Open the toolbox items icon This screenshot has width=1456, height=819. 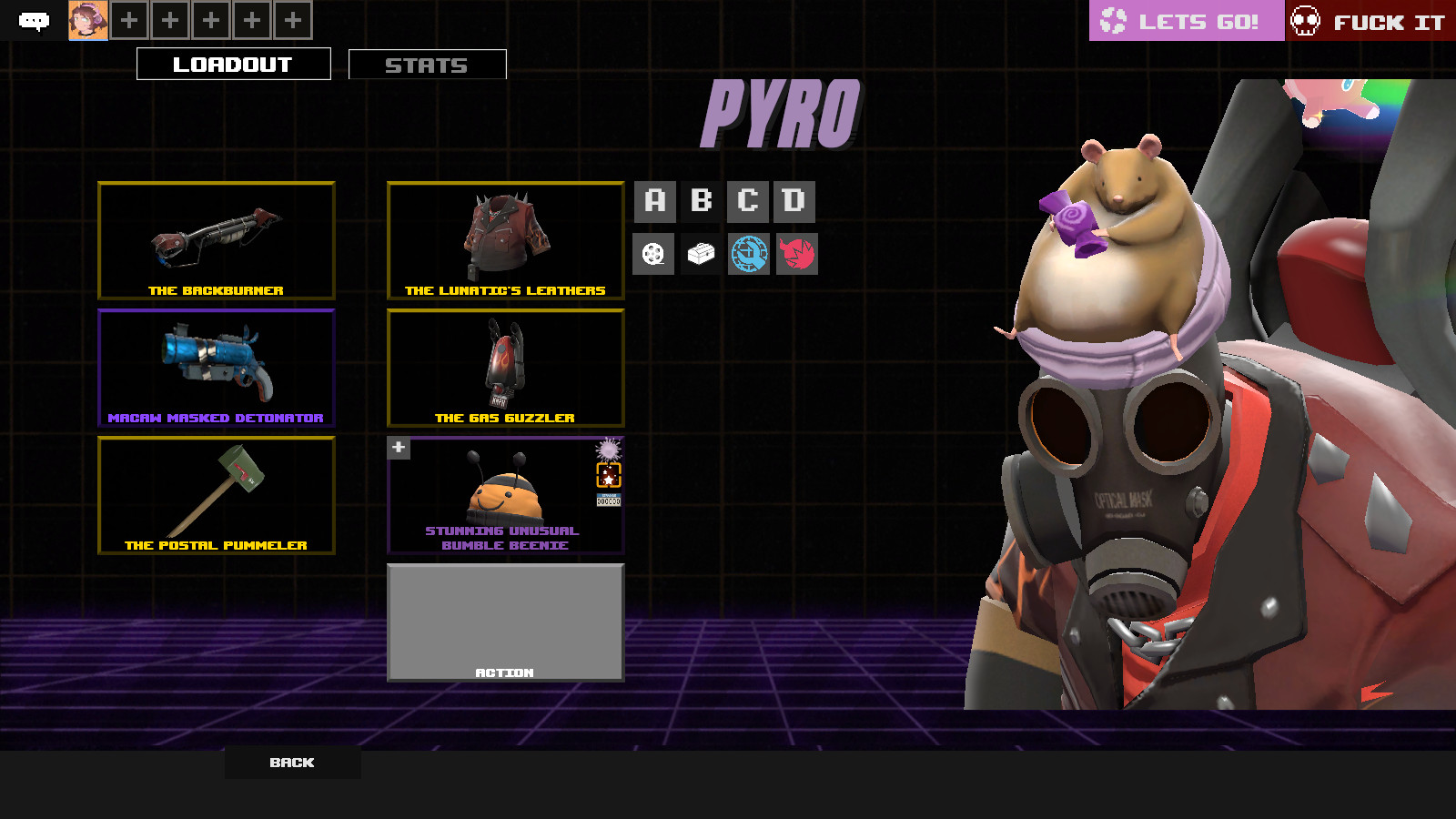(x=702, y=254)
